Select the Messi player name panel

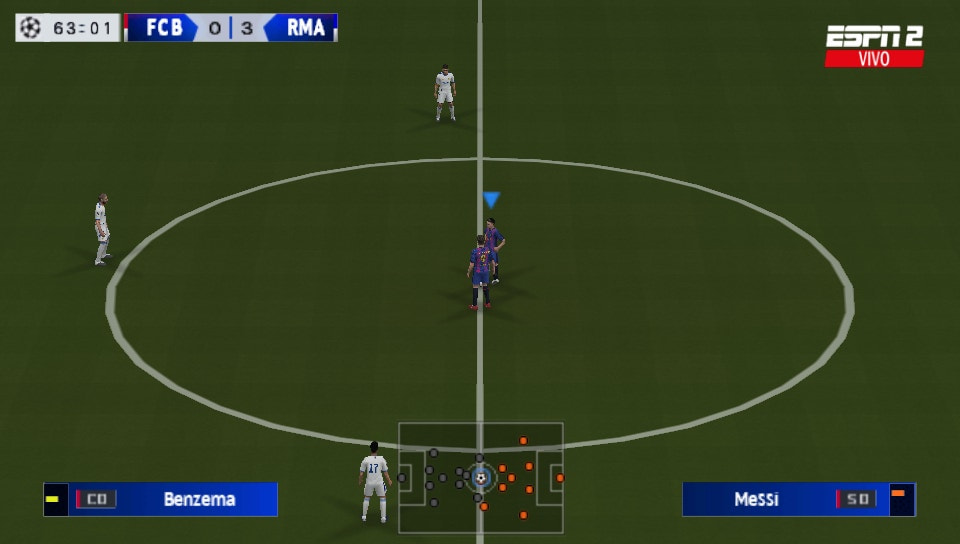798,499
